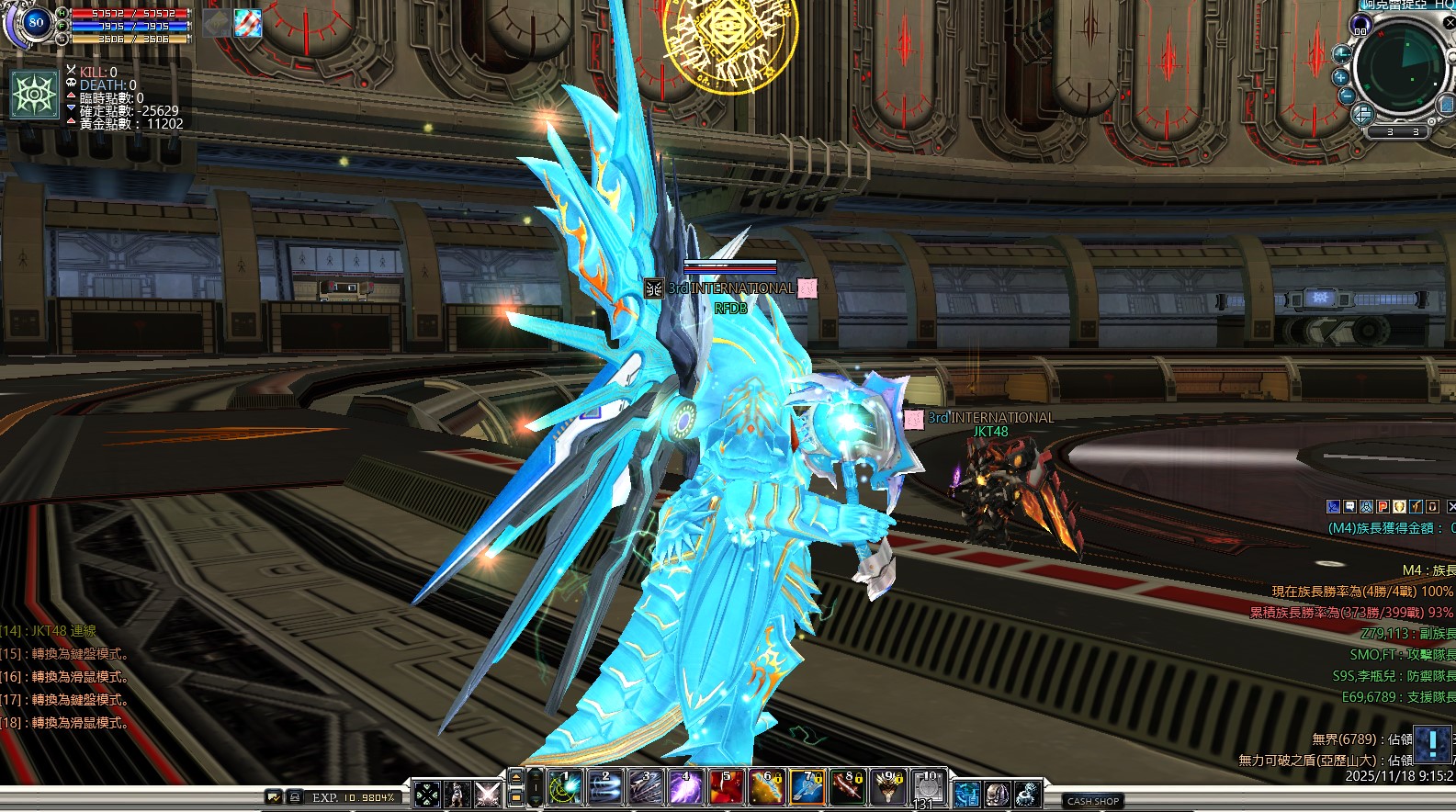
Task: Activate the radar skill in hotbar slot 1
Action: pos(565,789)
